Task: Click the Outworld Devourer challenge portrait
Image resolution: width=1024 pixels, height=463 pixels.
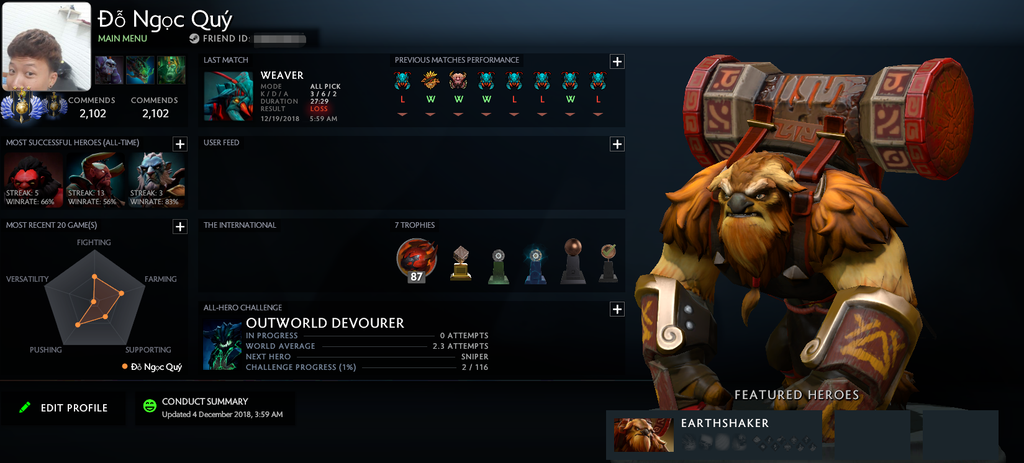Action: click(x=222, y=345)
